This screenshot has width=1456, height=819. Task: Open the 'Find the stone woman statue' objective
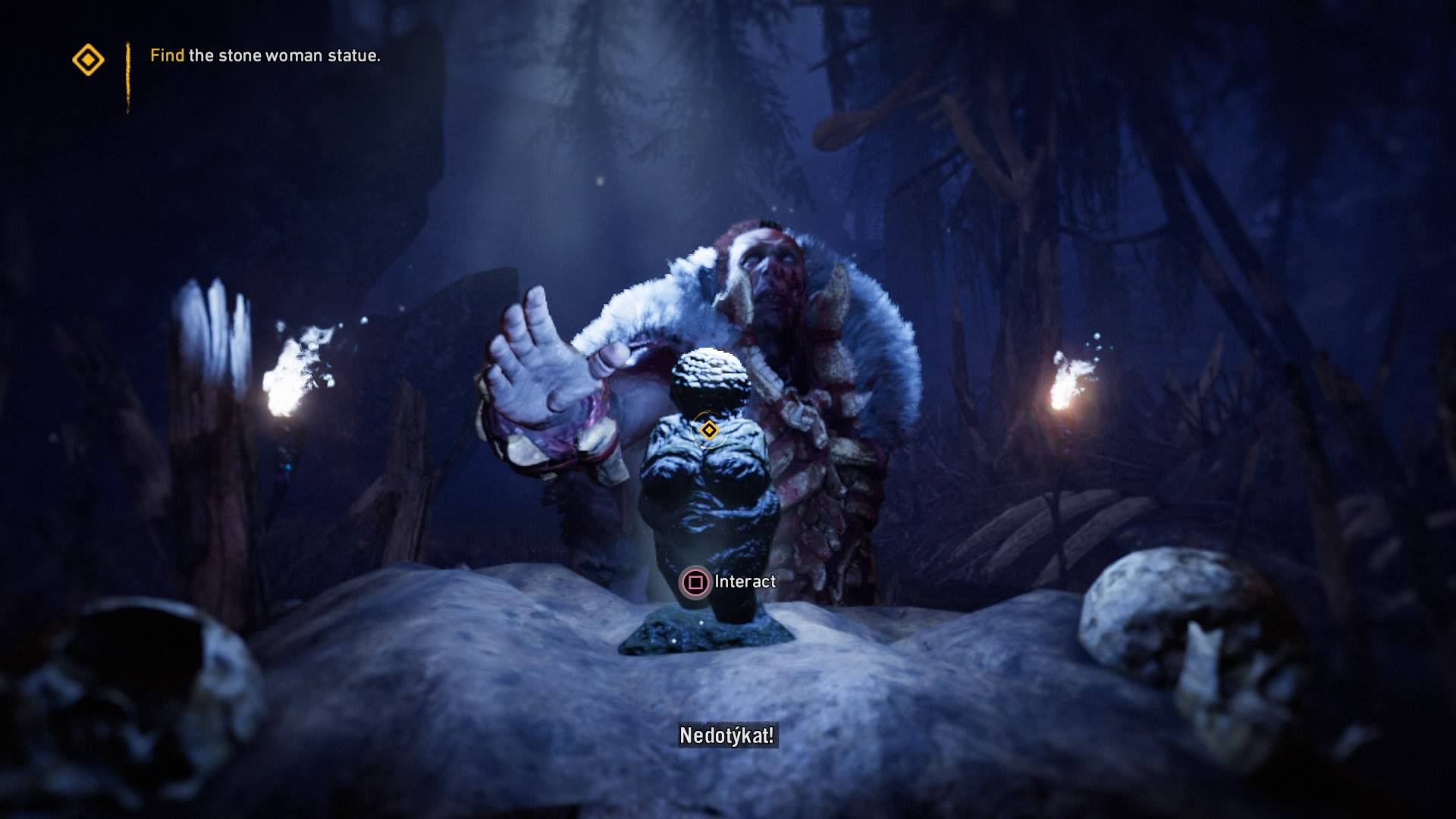tap(265, 55)
